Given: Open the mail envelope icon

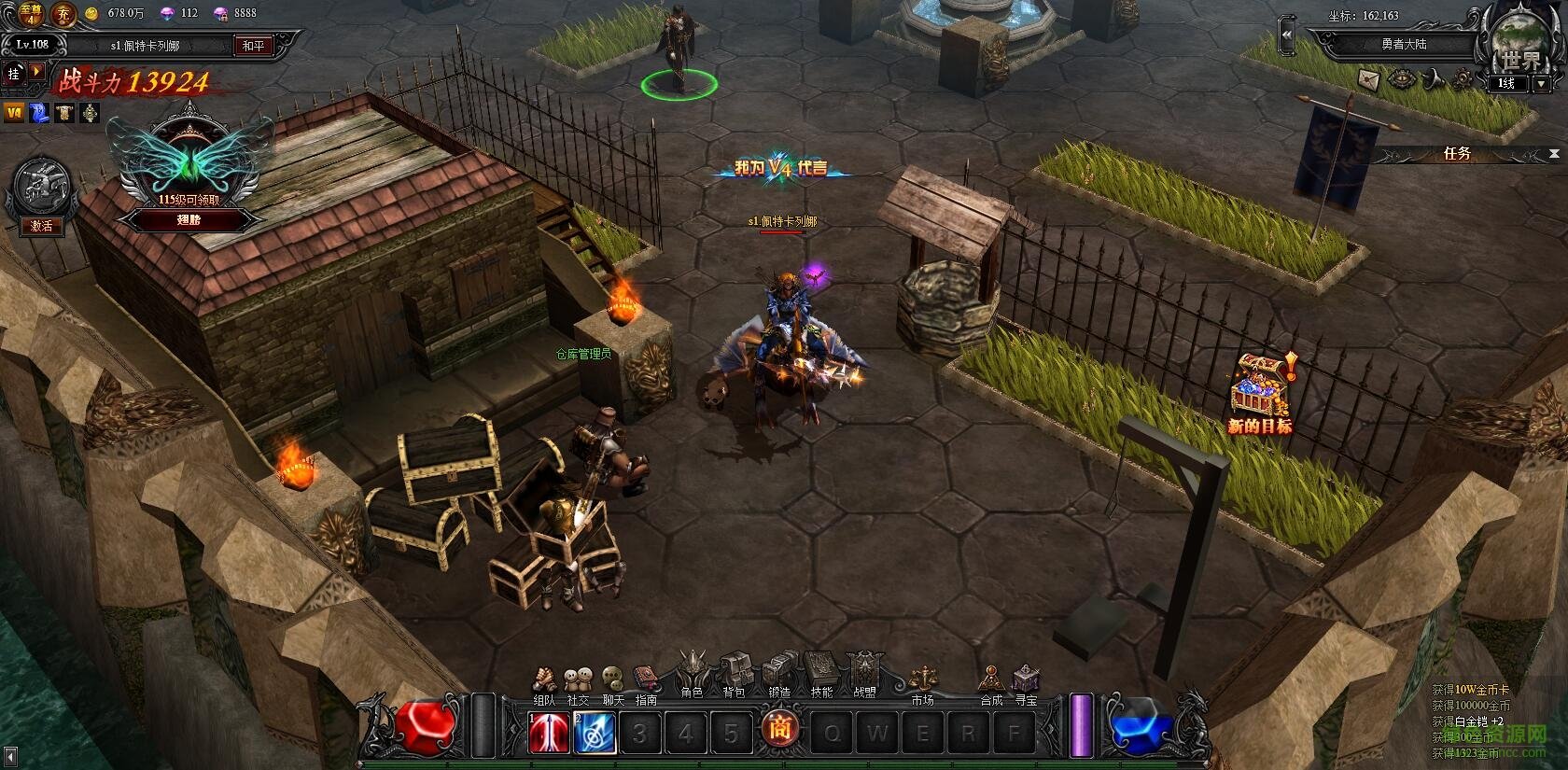Looking at the screenshot, I should point(1369,78).
